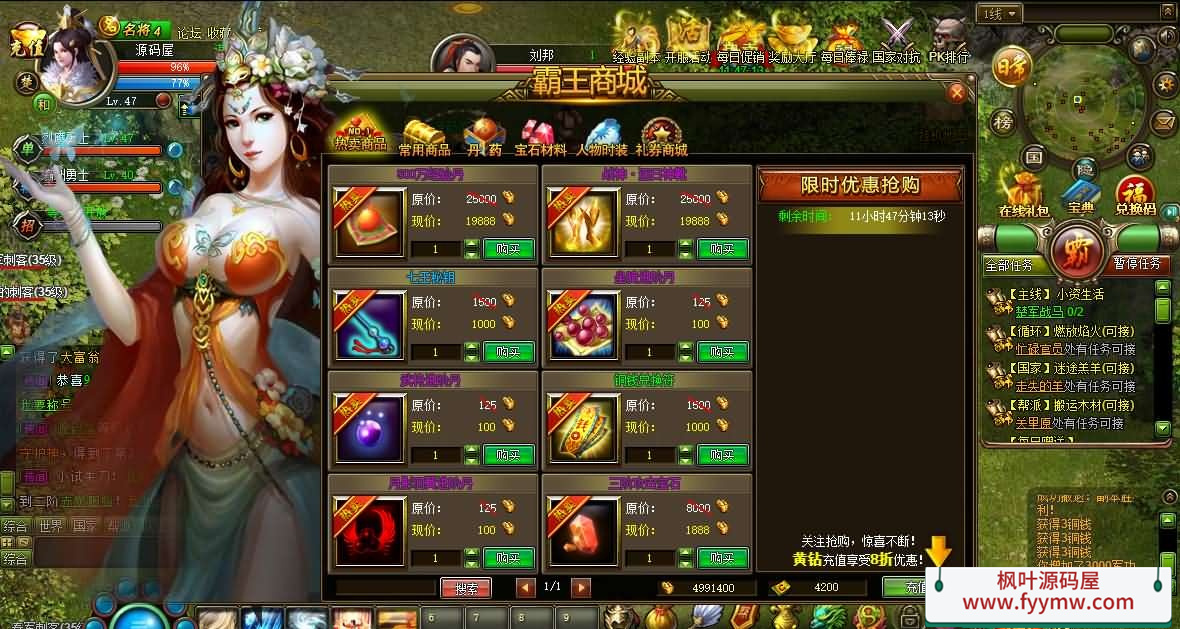Buy the 七王秘钥 item for 1000
The width and height of the screenshot is (1180, 629).
(508, 352)
